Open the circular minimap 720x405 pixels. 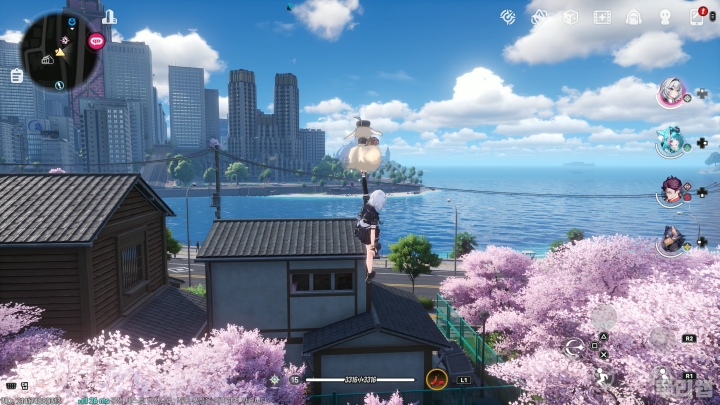(59, 49)
